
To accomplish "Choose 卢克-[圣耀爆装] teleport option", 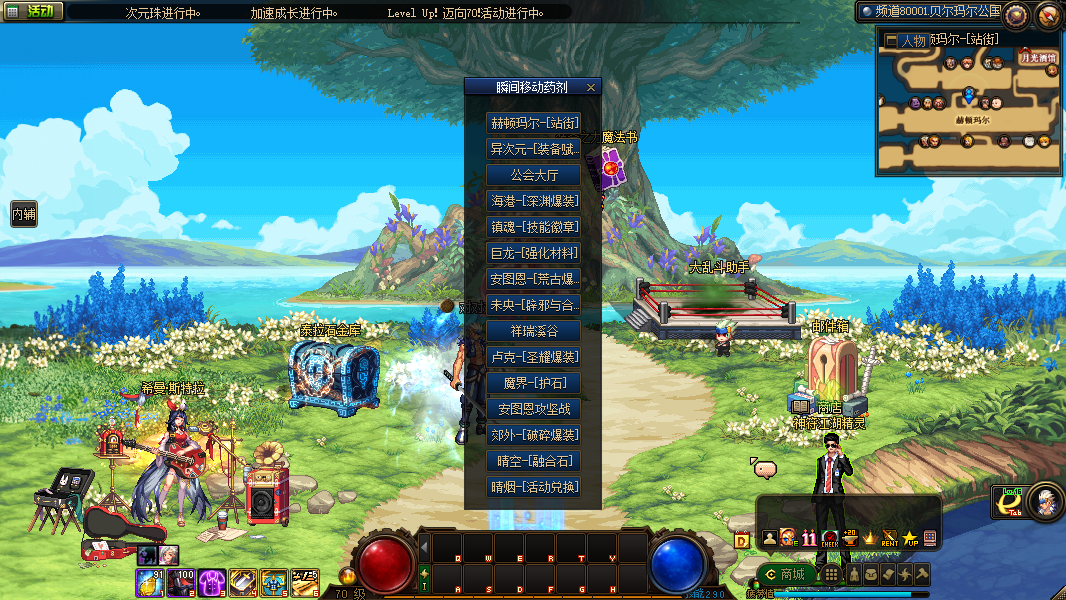I will [x=533, y=357].
